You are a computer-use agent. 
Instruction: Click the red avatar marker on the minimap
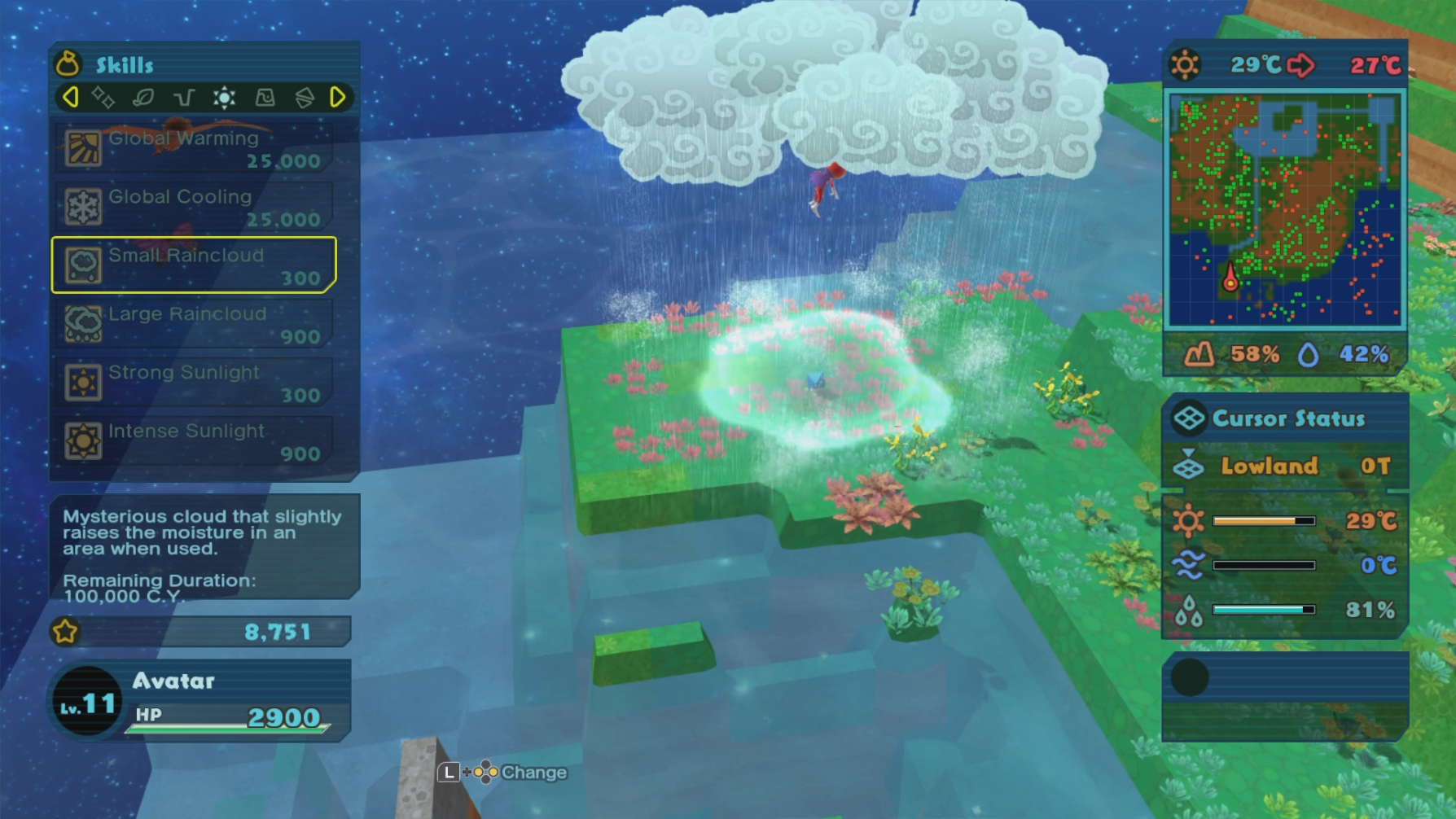(1230, 279)
